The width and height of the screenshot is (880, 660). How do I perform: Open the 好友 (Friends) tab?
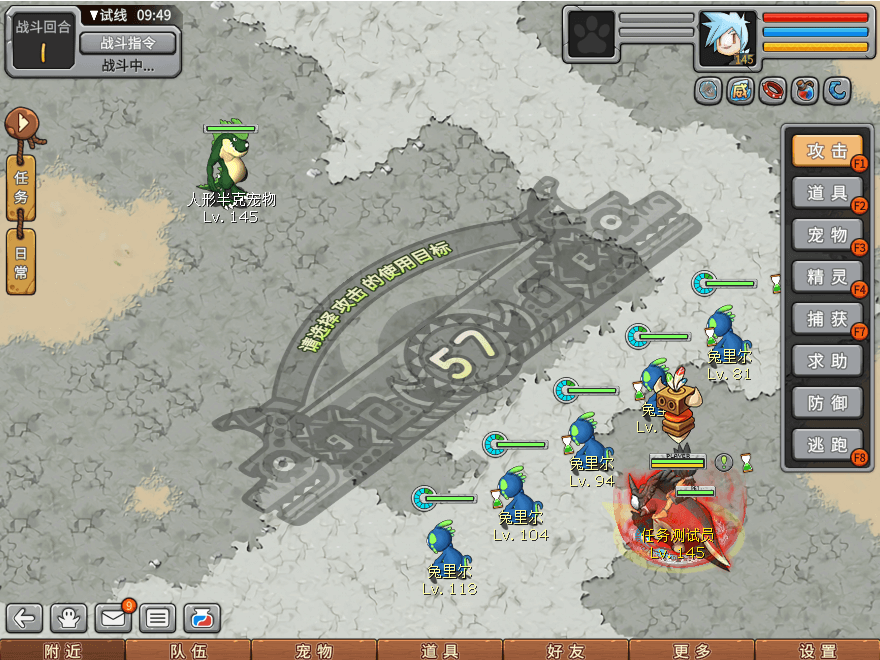[565, 651]
